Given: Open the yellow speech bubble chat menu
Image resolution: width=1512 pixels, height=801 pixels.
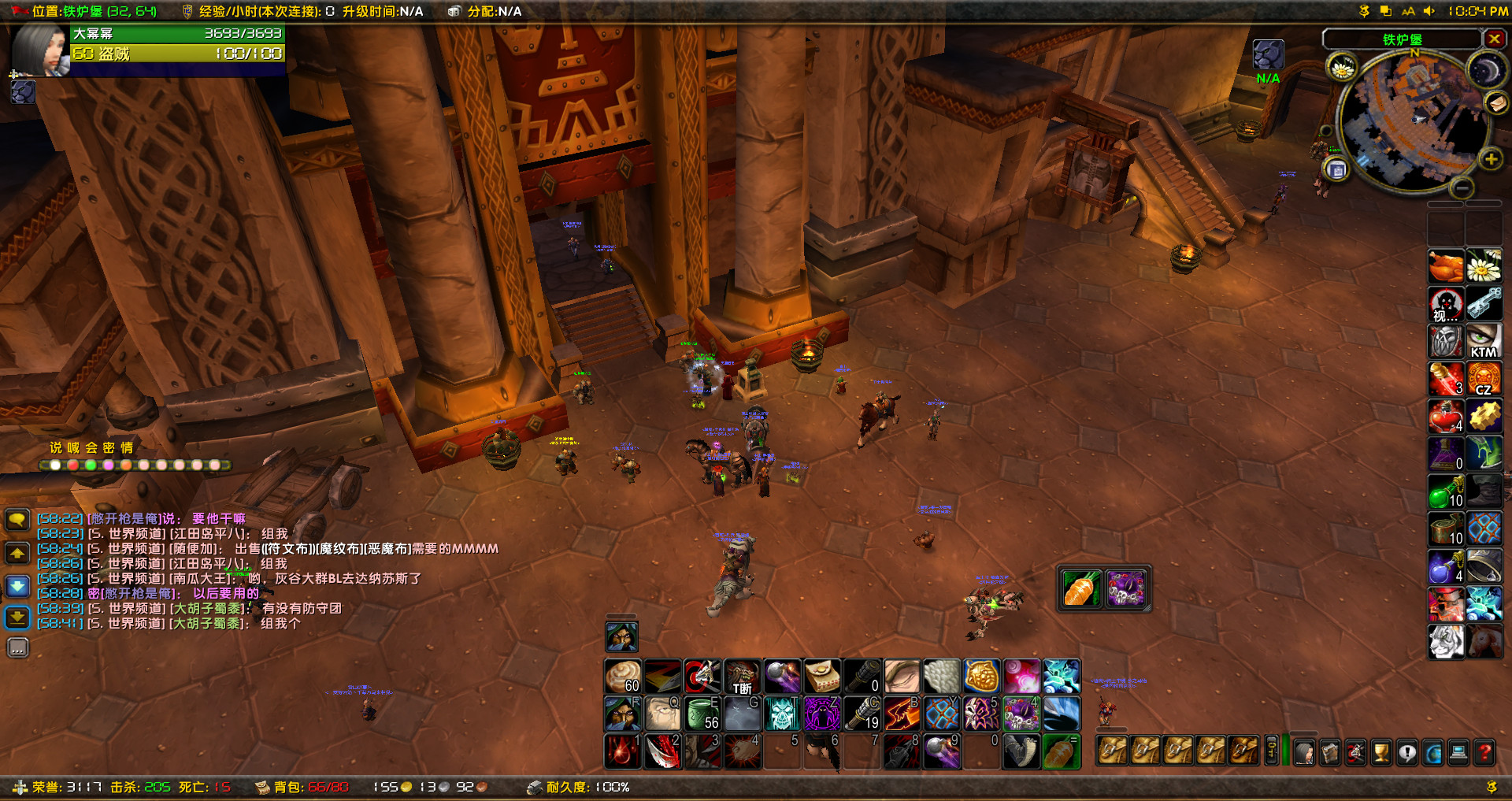Looking at the screenshot, I should pyautogui.click(x=17, y=520).
